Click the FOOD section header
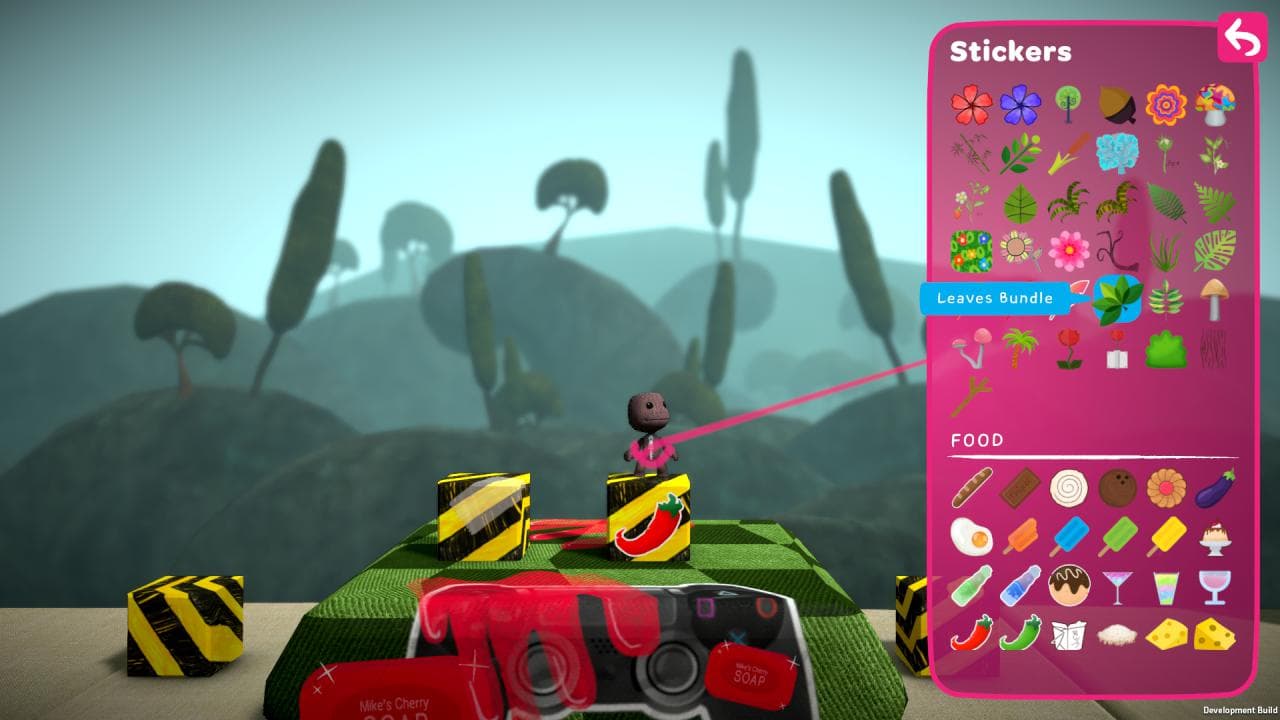1280x720 pixels. point(978,437)
